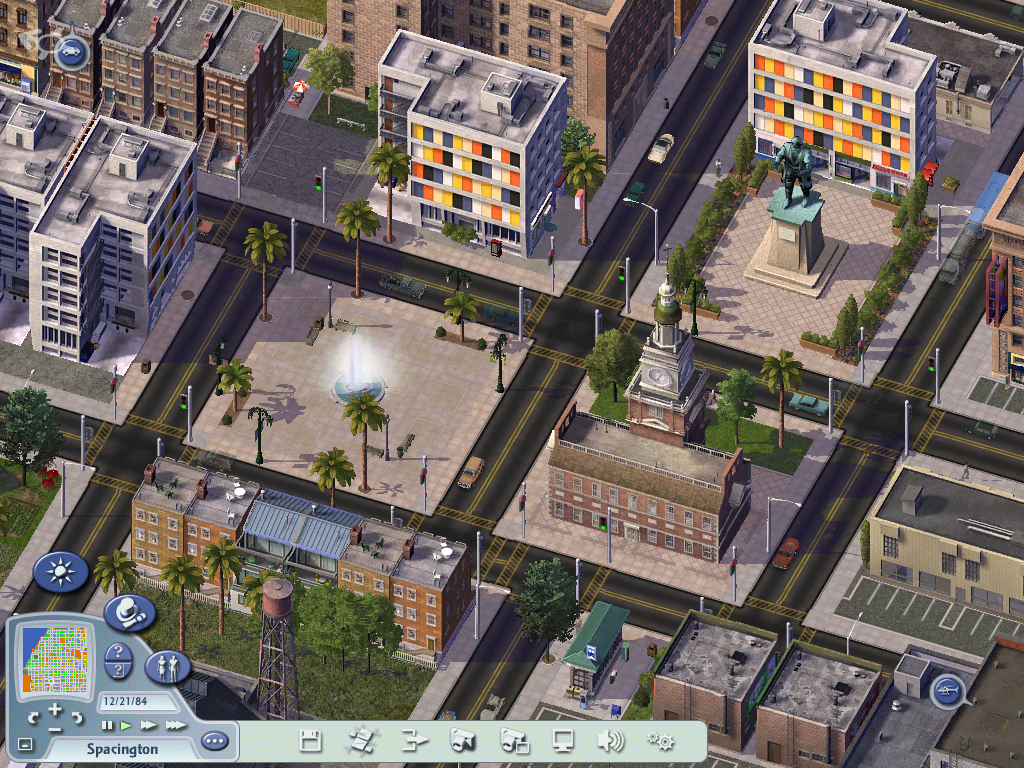1024x768 pixels.
Task: Zoom in with the plus button
Action: pos(55,710)
